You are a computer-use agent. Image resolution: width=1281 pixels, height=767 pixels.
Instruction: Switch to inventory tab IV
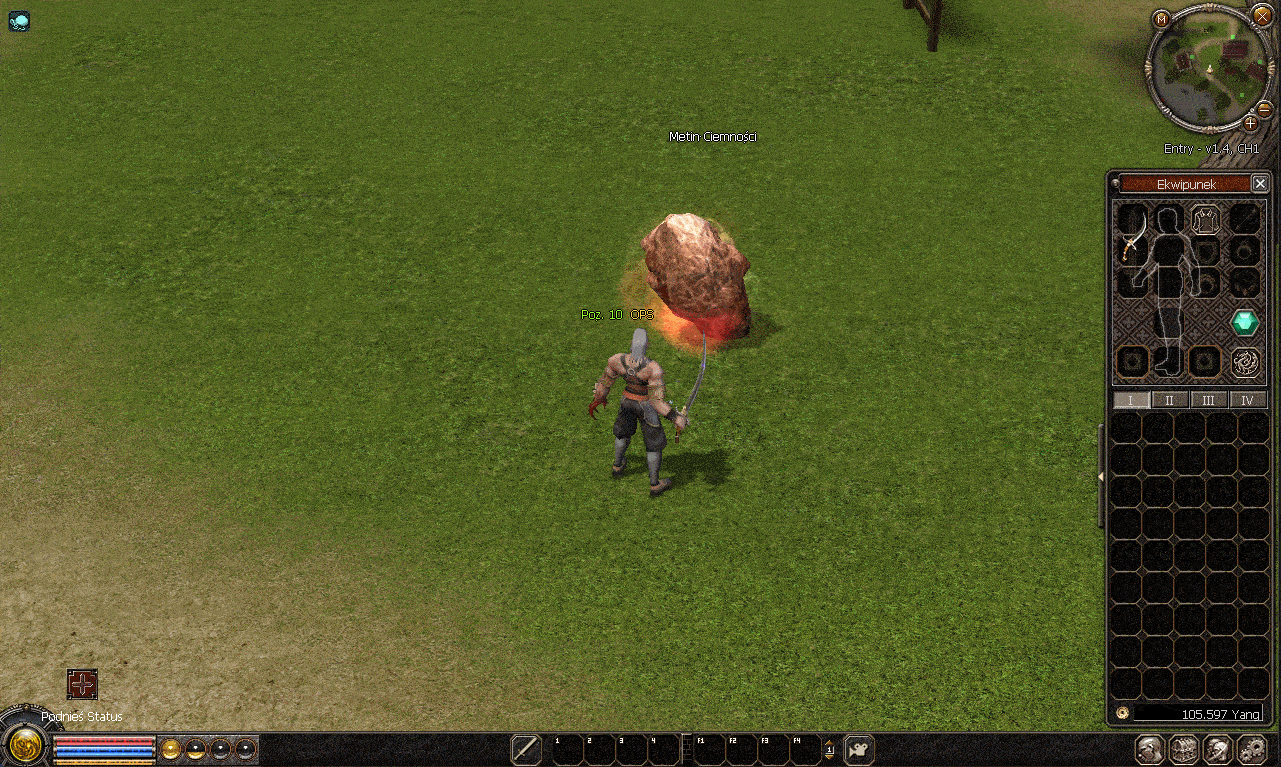(x=1246, y=399)
